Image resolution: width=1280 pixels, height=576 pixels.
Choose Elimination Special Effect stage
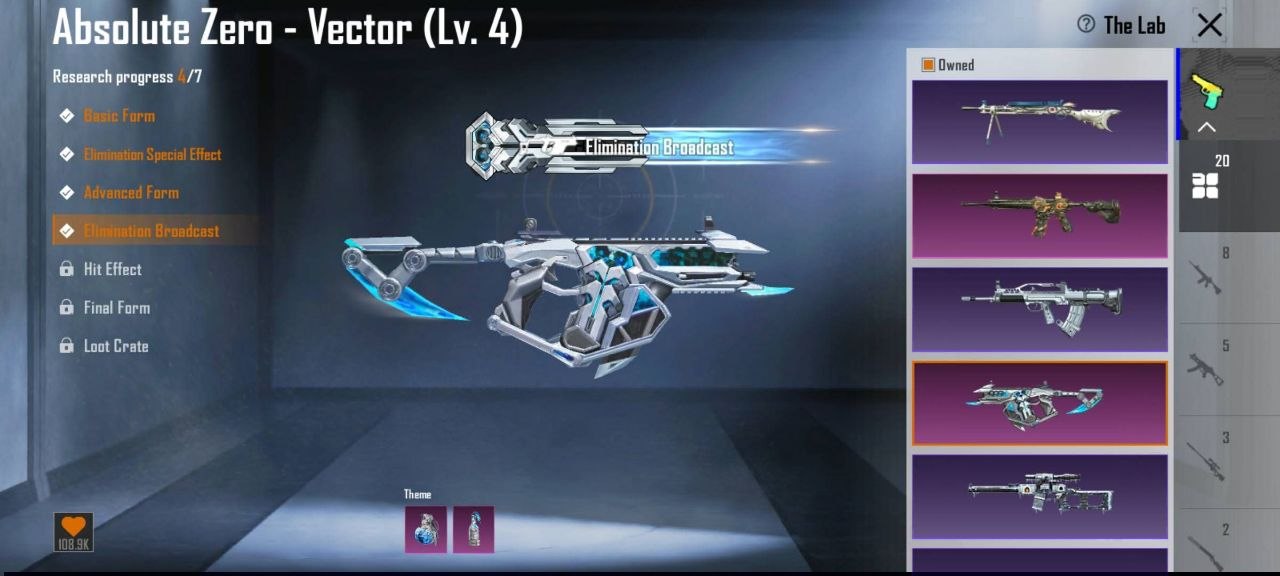coord(152,154)
